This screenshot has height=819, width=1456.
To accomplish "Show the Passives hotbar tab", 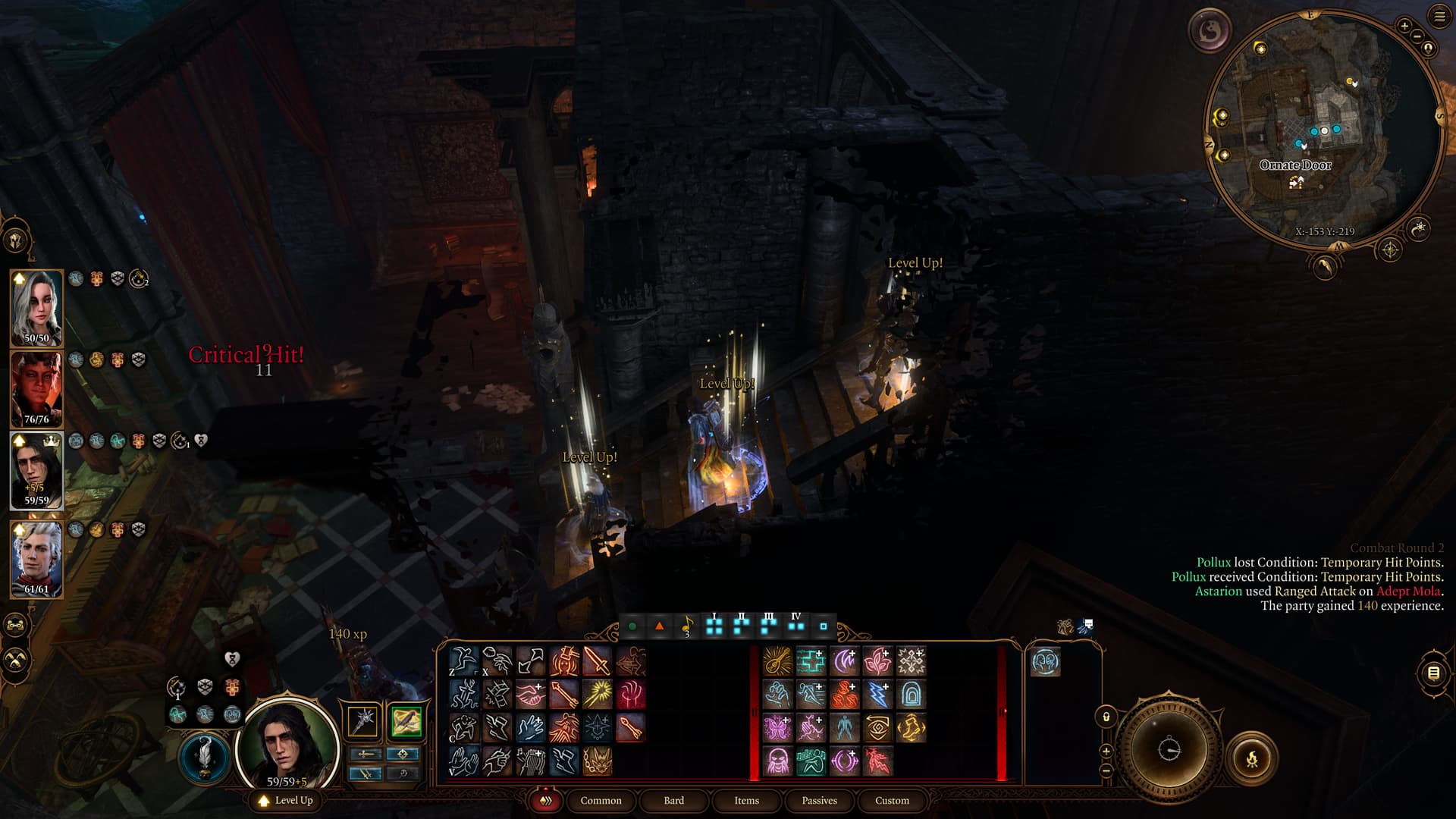I will pyautogui.click(x=819, y=800).
